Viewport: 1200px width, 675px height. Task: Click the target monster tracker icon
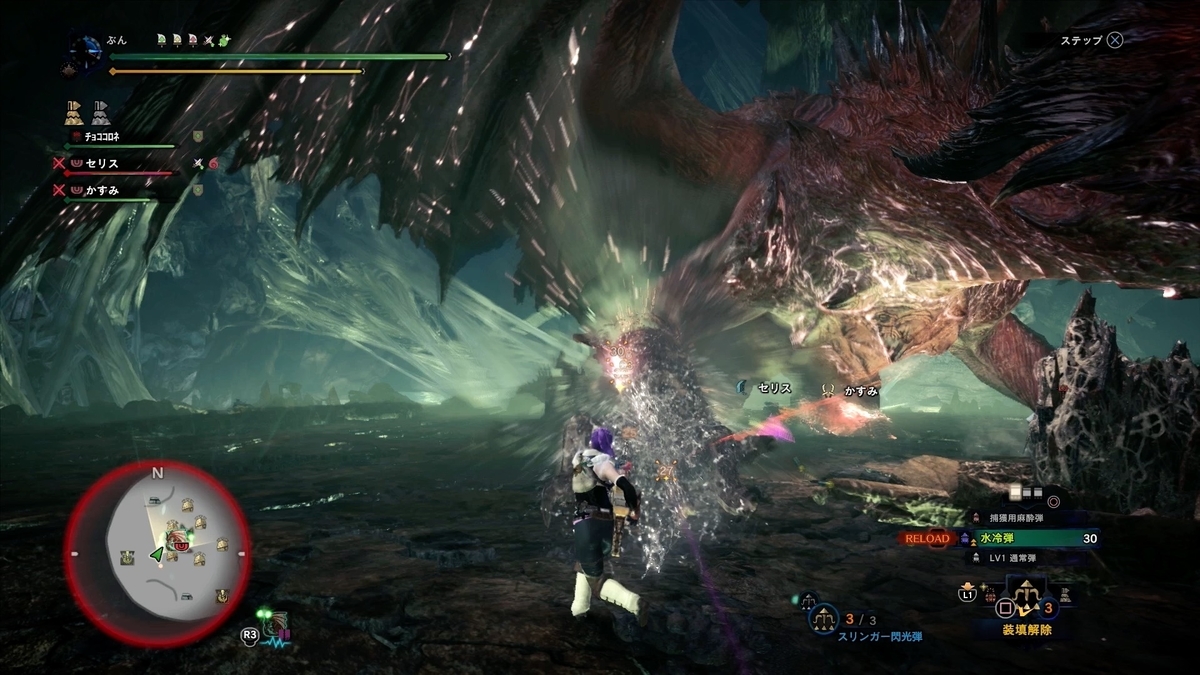pyautogui.click(x=273, y=626)
